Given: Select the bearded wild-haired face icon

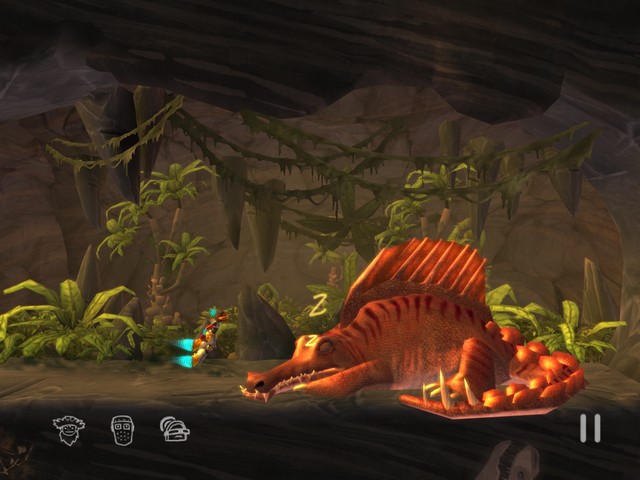Looking at the screenshot, I should (x=69, y=430).
